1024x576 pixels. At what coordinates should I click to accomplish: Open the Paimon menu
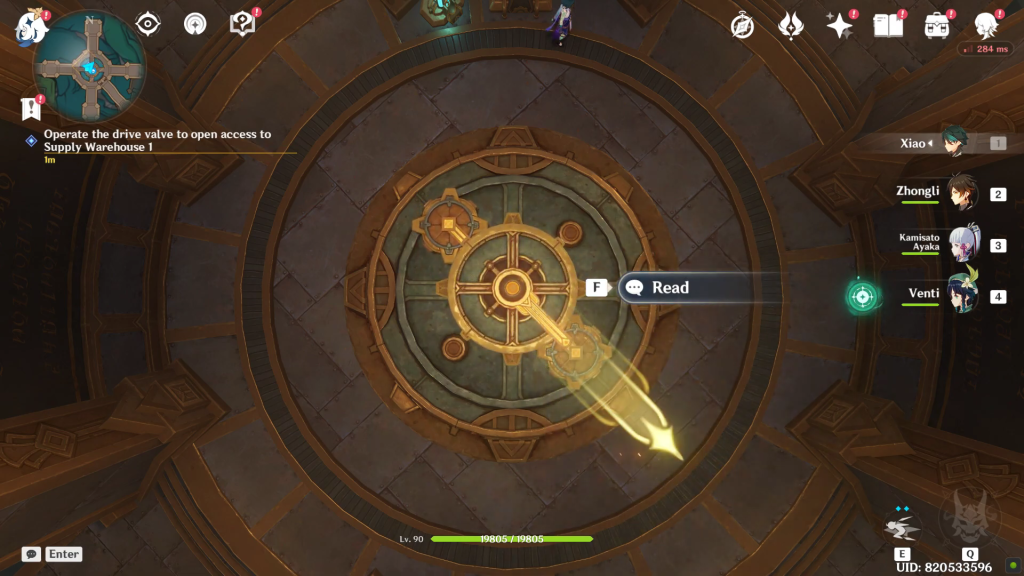[31, 26]
